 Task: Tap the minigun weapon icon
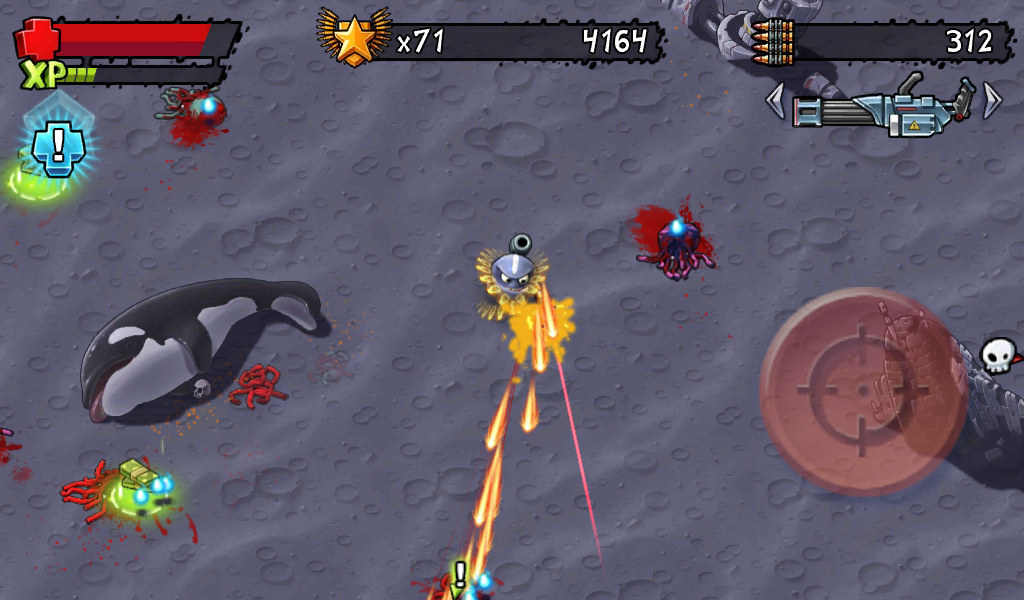[x=883, y=105]
